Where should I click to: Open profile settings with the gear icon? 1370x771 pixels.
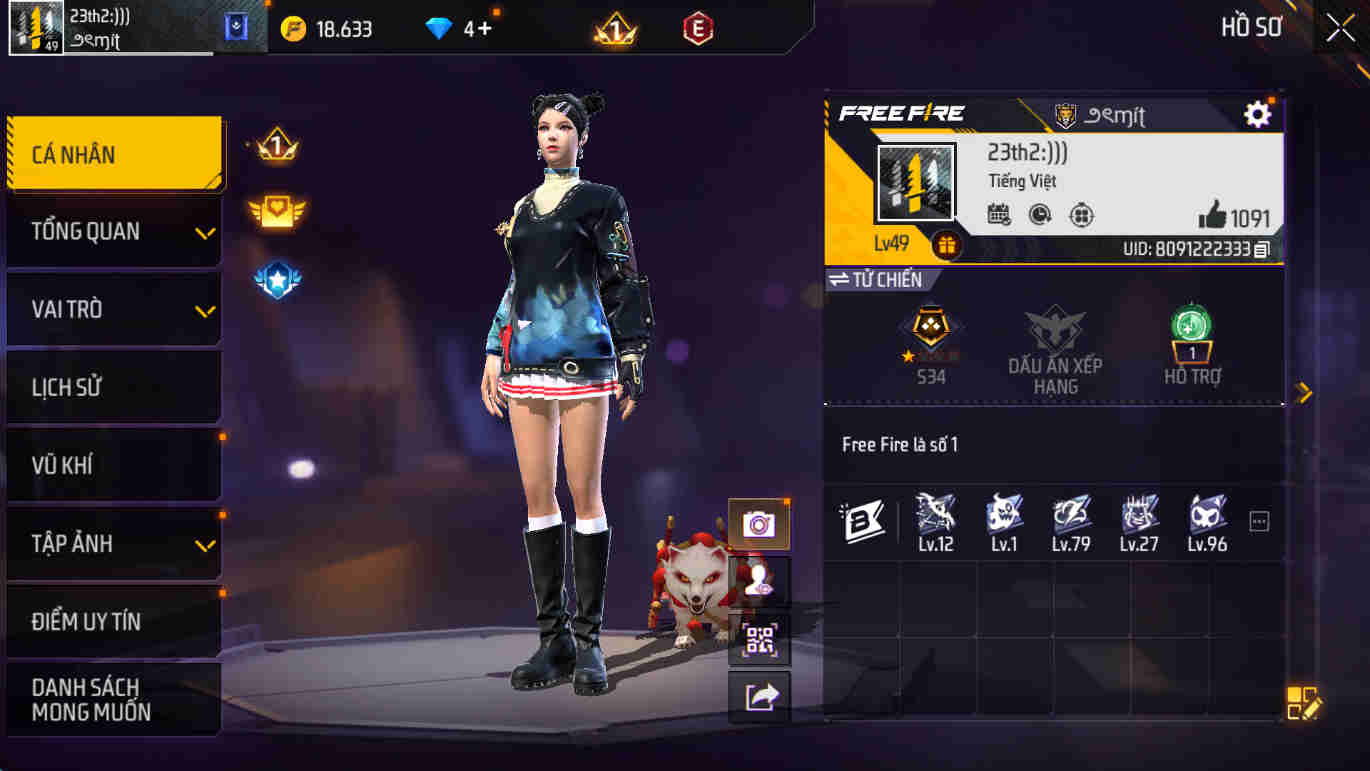point(1257,115)
